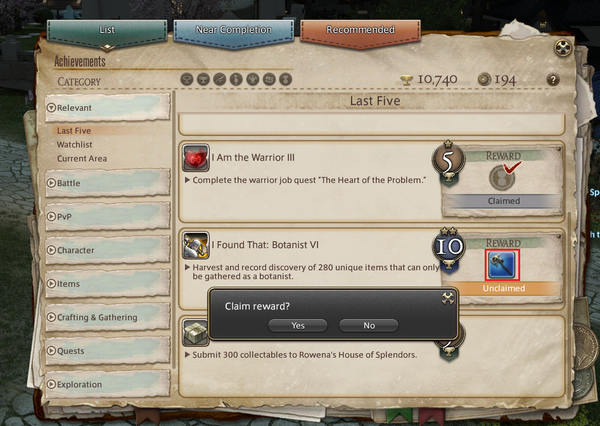The height and width of the screenshot is (426, 600).
Task: Expand the Battle category
Action: [106, 184]
